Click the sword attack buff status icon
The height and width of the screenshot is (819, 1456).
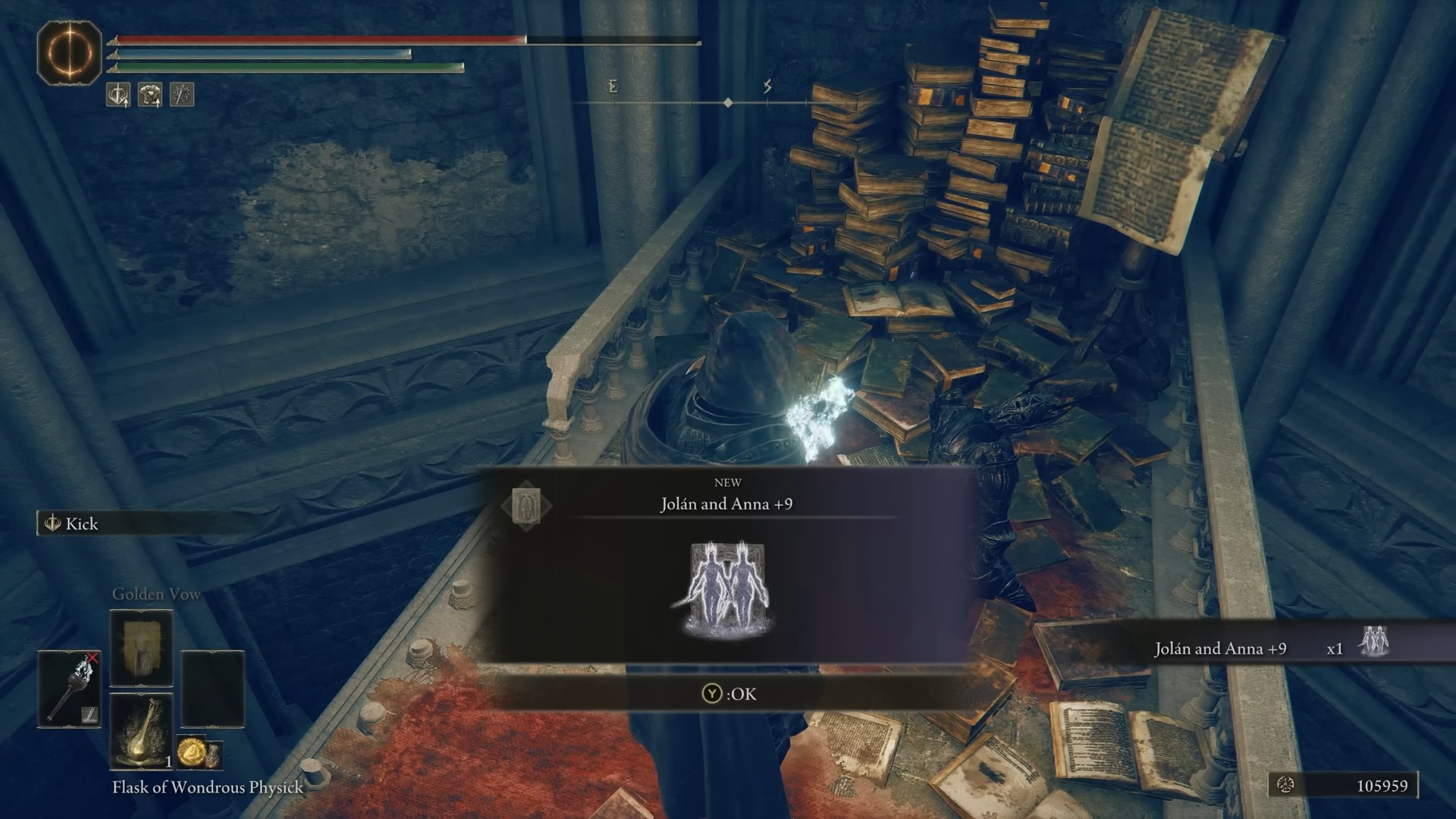coord(118,95)
